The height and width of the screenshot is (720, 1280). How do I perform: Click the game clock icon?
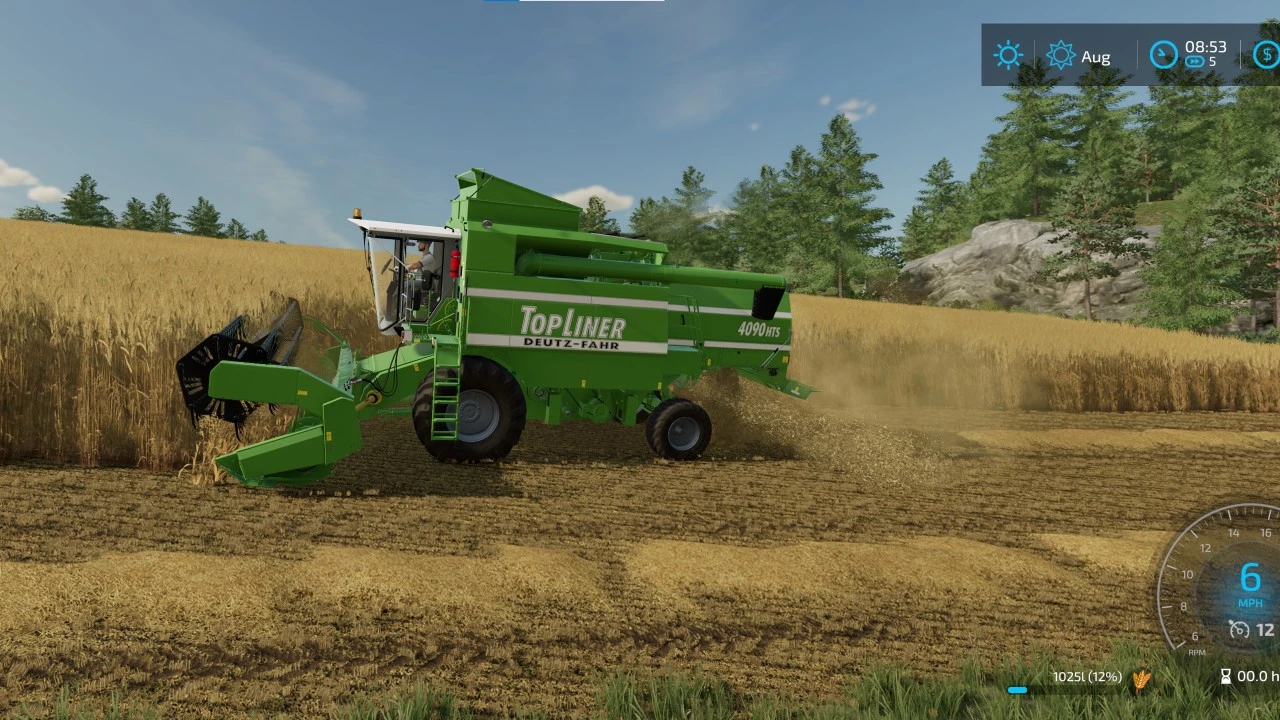1163,55
